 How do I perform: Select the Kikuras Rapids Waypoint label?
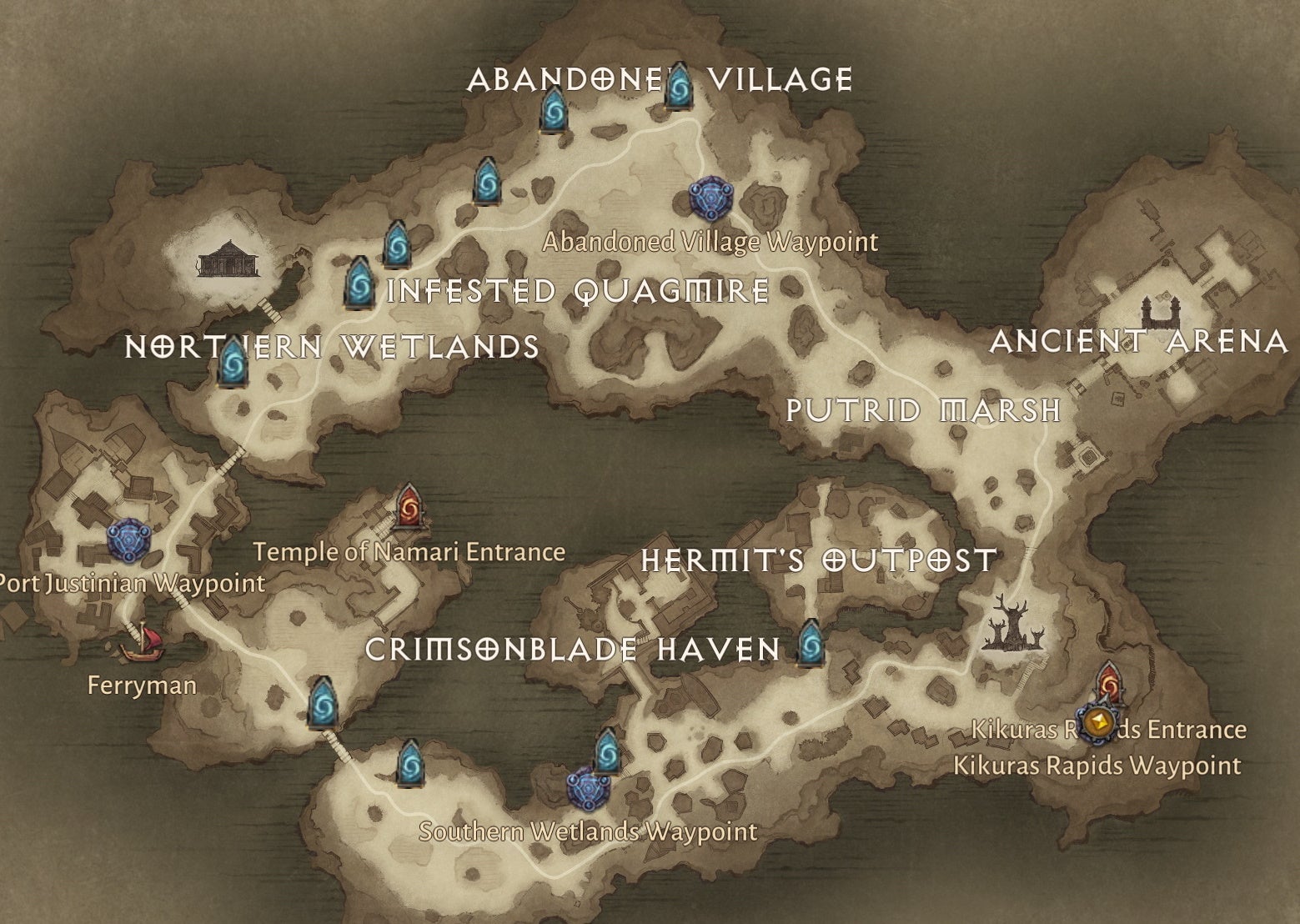[1097, 763]
